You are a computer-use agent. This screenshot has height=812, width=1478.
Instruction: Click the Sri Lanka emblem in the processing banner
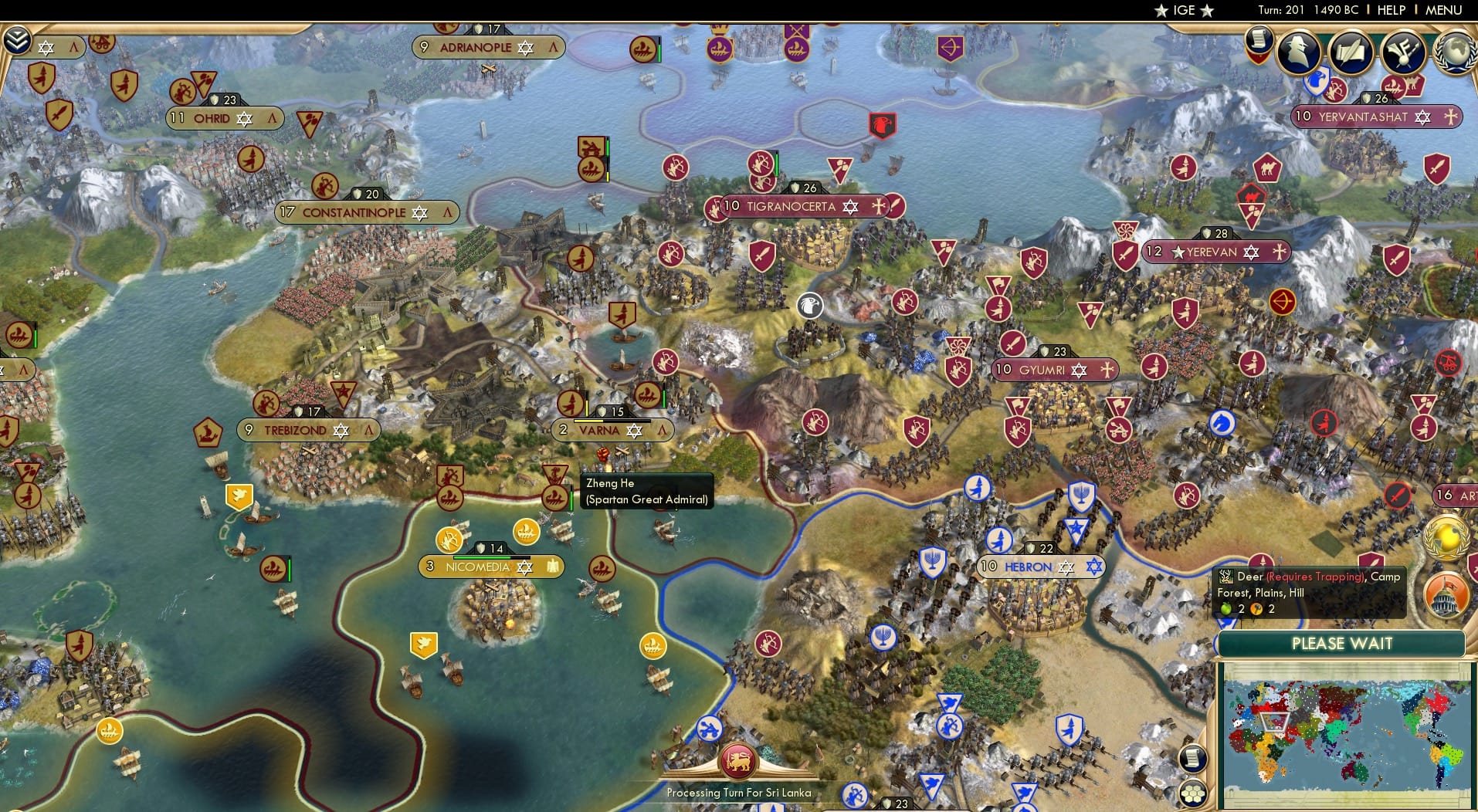coord(739,760)
